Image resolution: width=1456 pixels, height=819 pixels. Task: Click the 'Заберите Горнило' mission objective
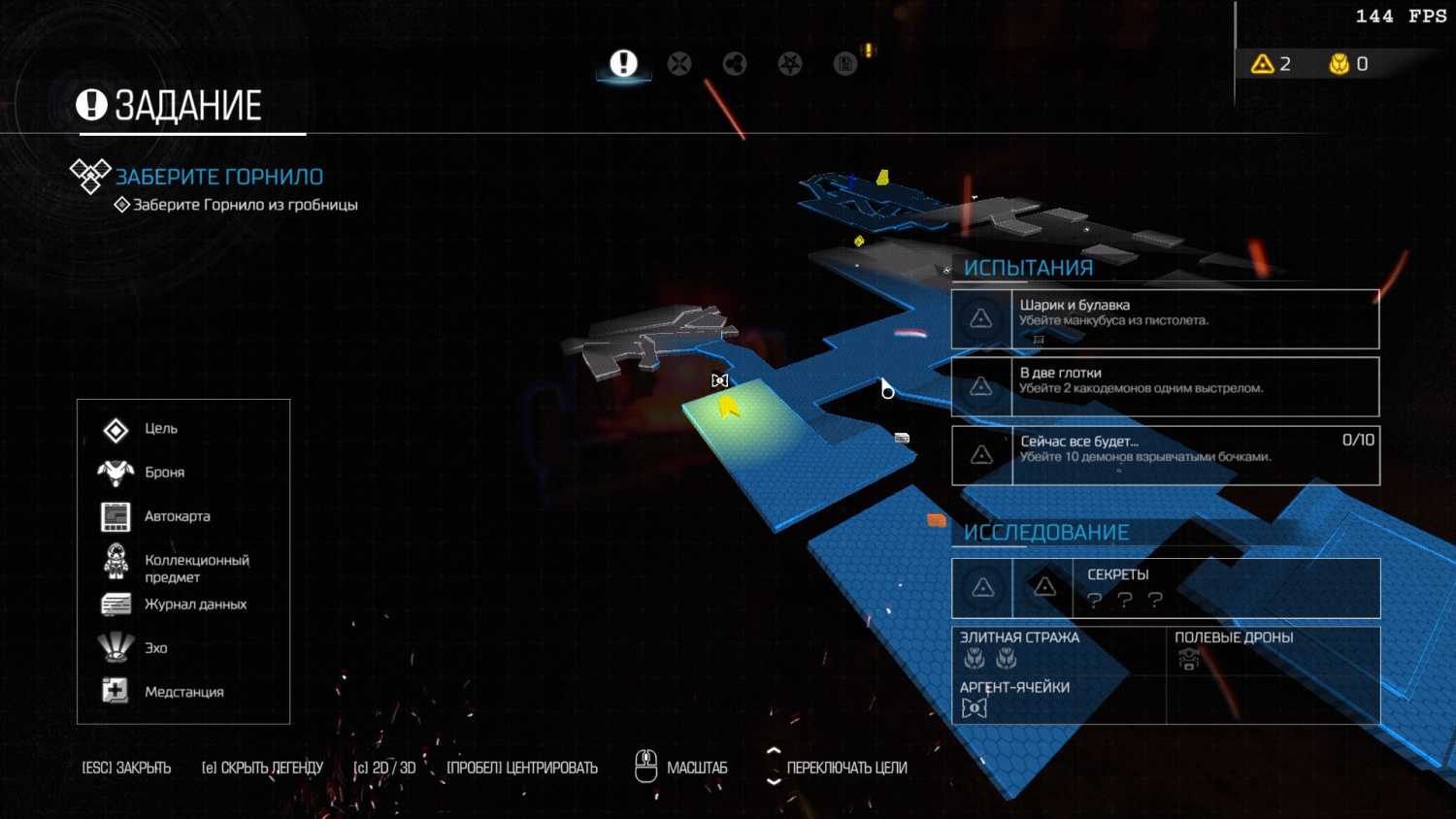[x=218, y=177]
